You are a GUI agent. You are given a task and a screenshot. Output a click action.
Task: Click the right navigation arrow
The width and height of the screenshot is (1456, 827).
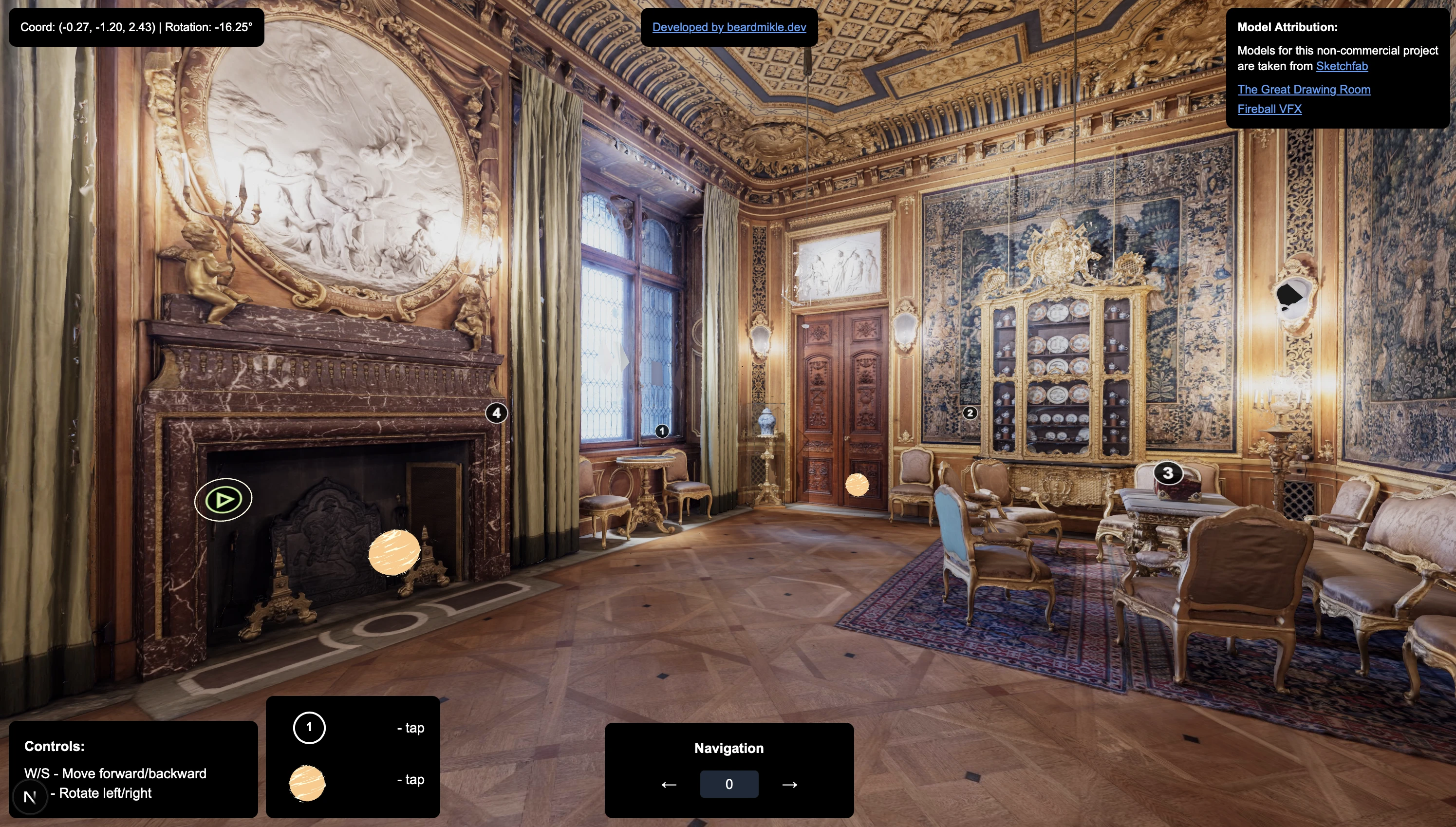tap(789, 785)
